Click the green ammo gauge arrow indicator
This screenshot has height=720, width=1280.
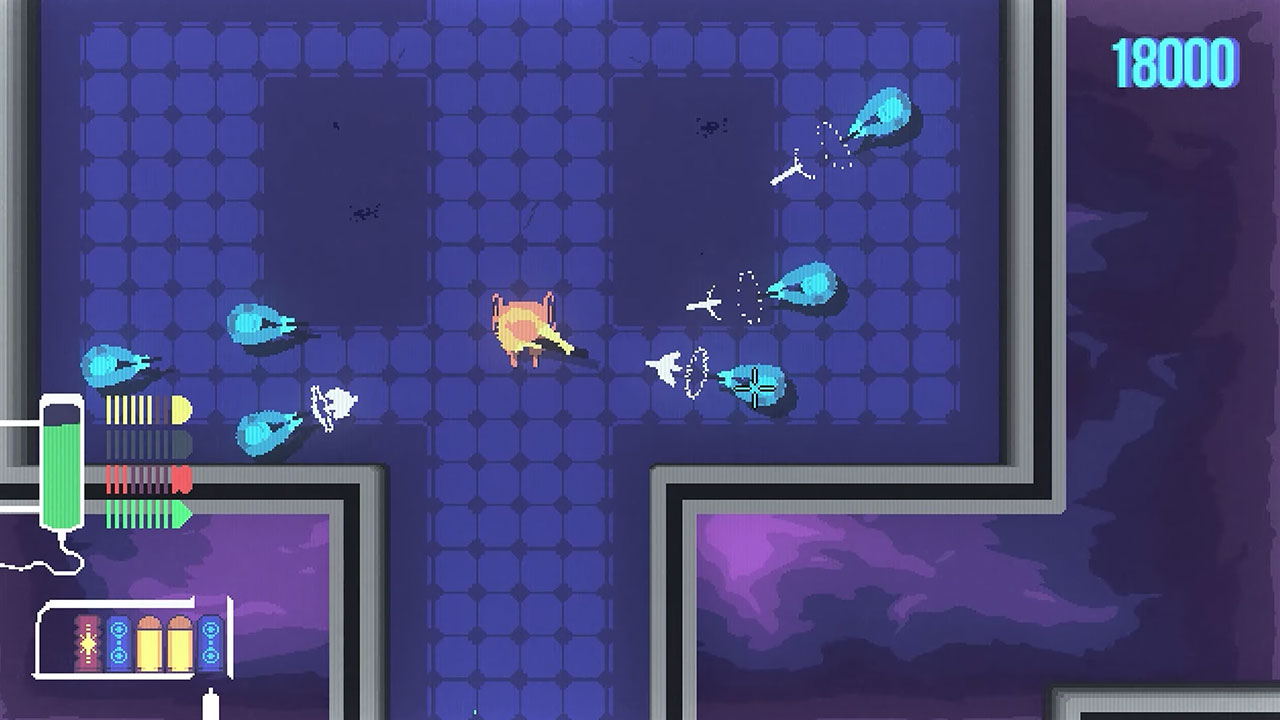coord(180,512)
